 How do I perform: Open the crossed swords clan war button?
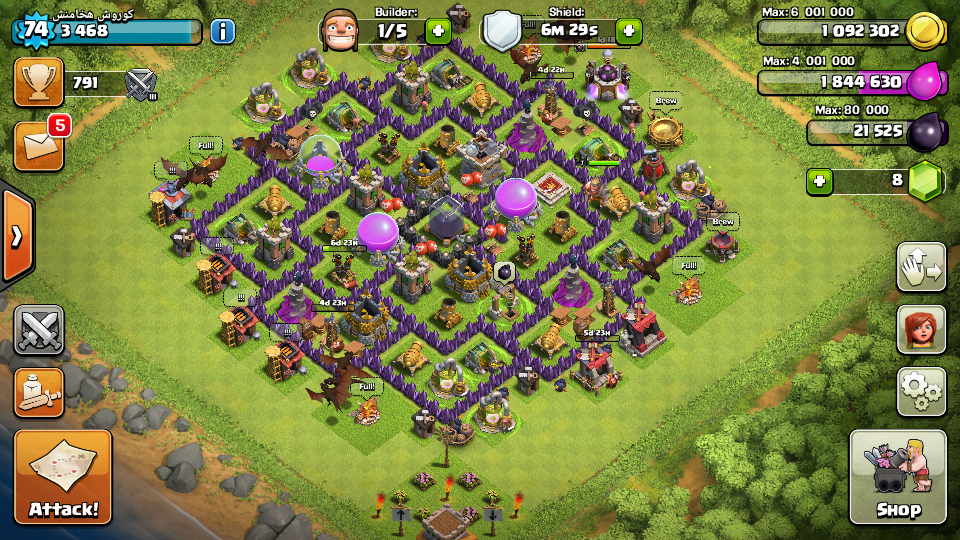click(x=39, y=330)
